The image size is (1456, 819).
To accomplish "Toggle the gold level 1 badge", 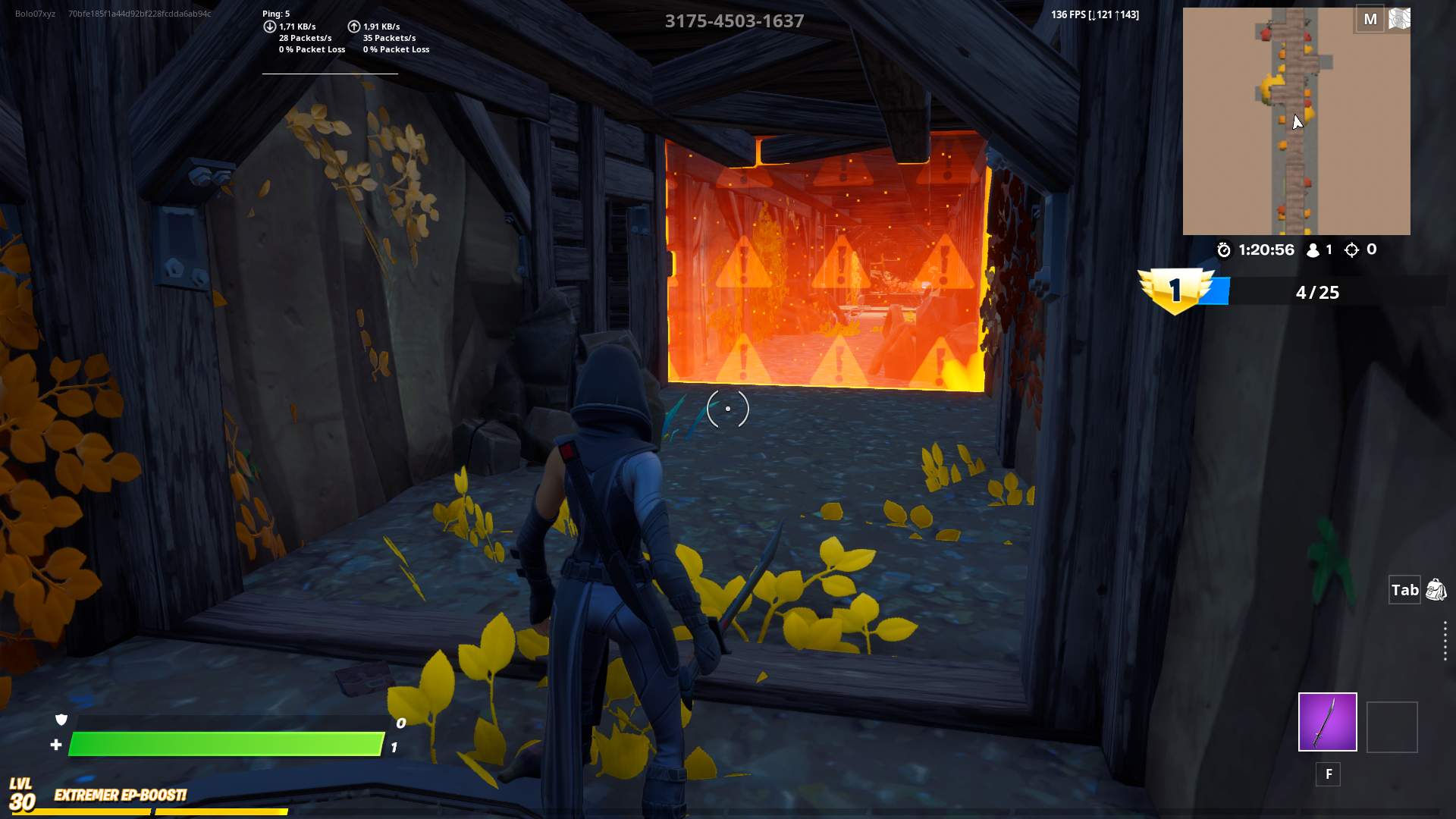I will click(1176, 290).
